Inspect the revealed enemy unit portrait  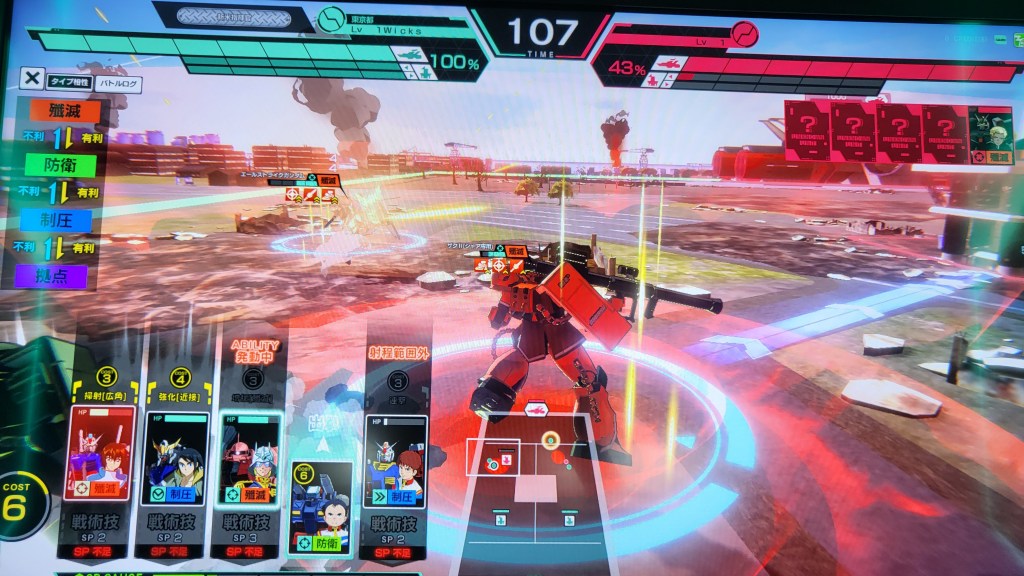990,132
